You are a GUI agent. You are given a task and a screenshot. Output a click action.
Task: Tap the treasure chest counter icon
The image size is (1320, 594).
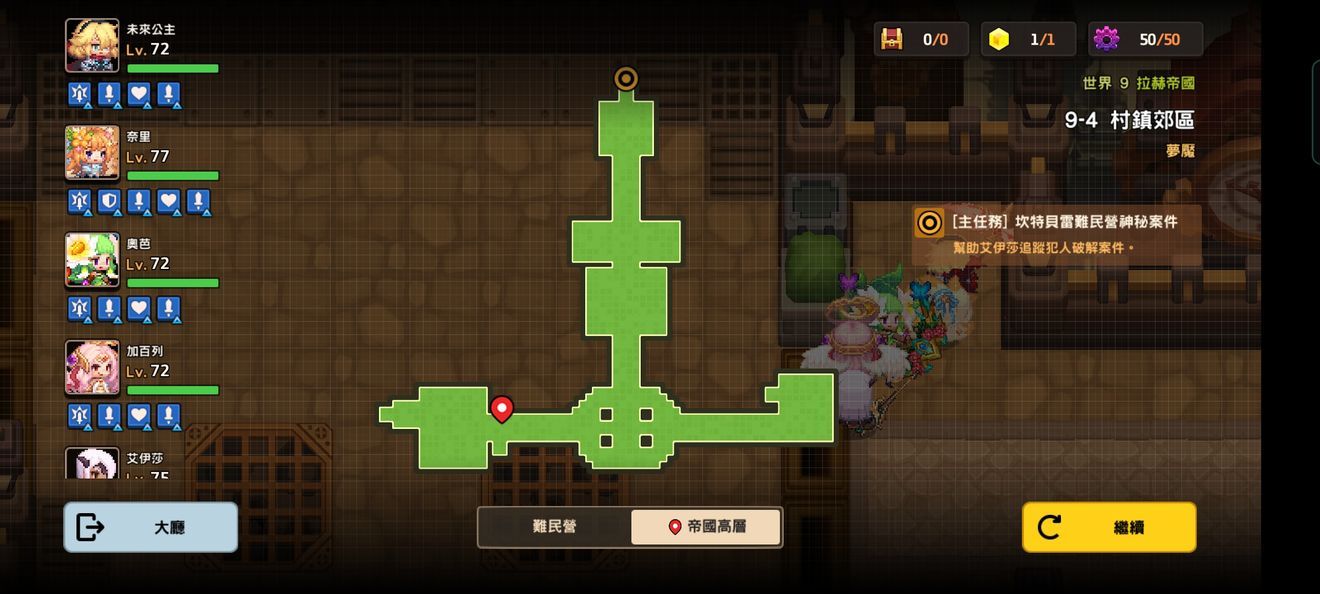pyautogui.click(x=891, y=39)
